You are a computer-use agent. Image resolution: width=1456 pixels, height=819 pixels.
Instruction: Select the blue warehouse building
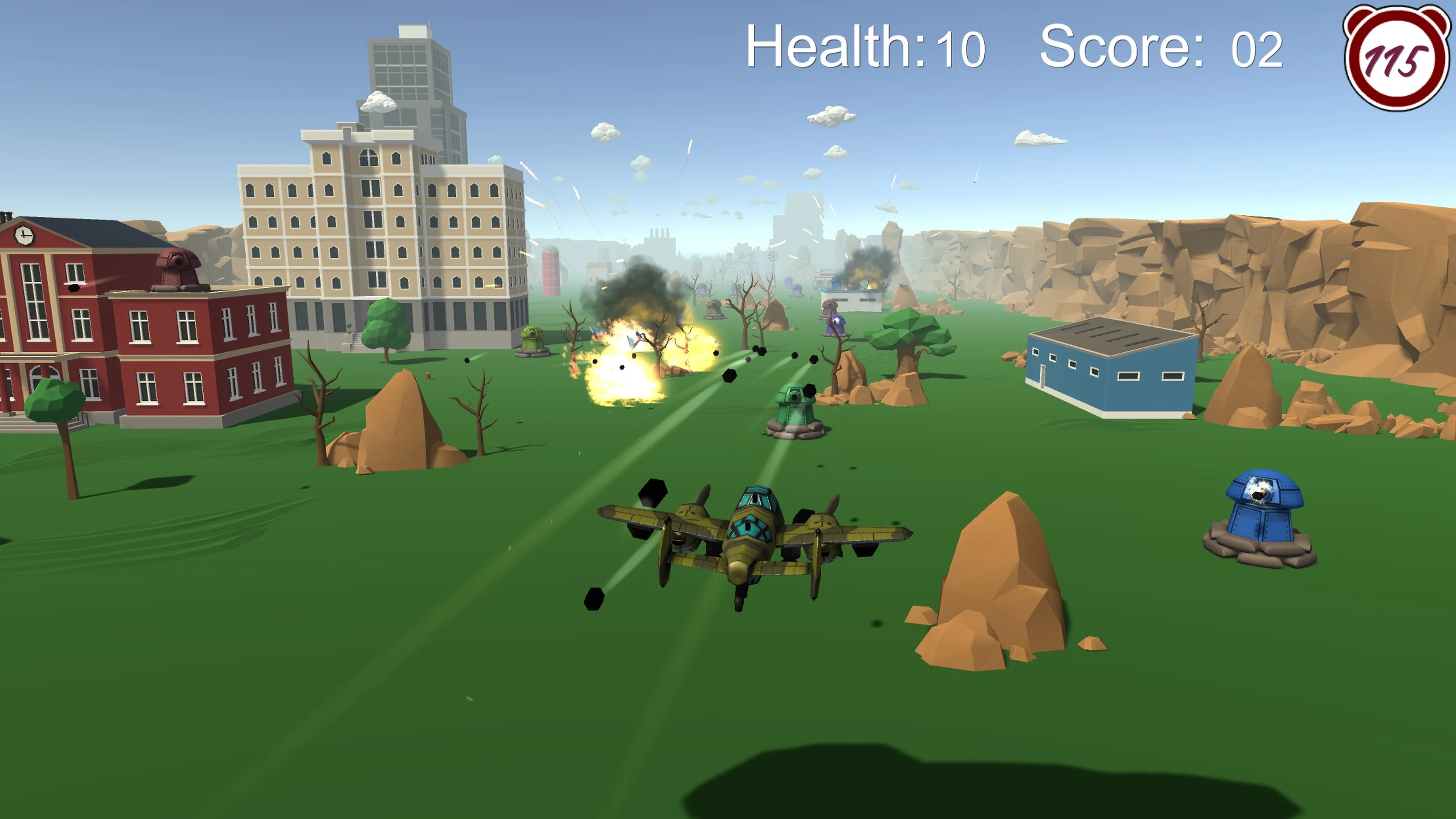1108,376
